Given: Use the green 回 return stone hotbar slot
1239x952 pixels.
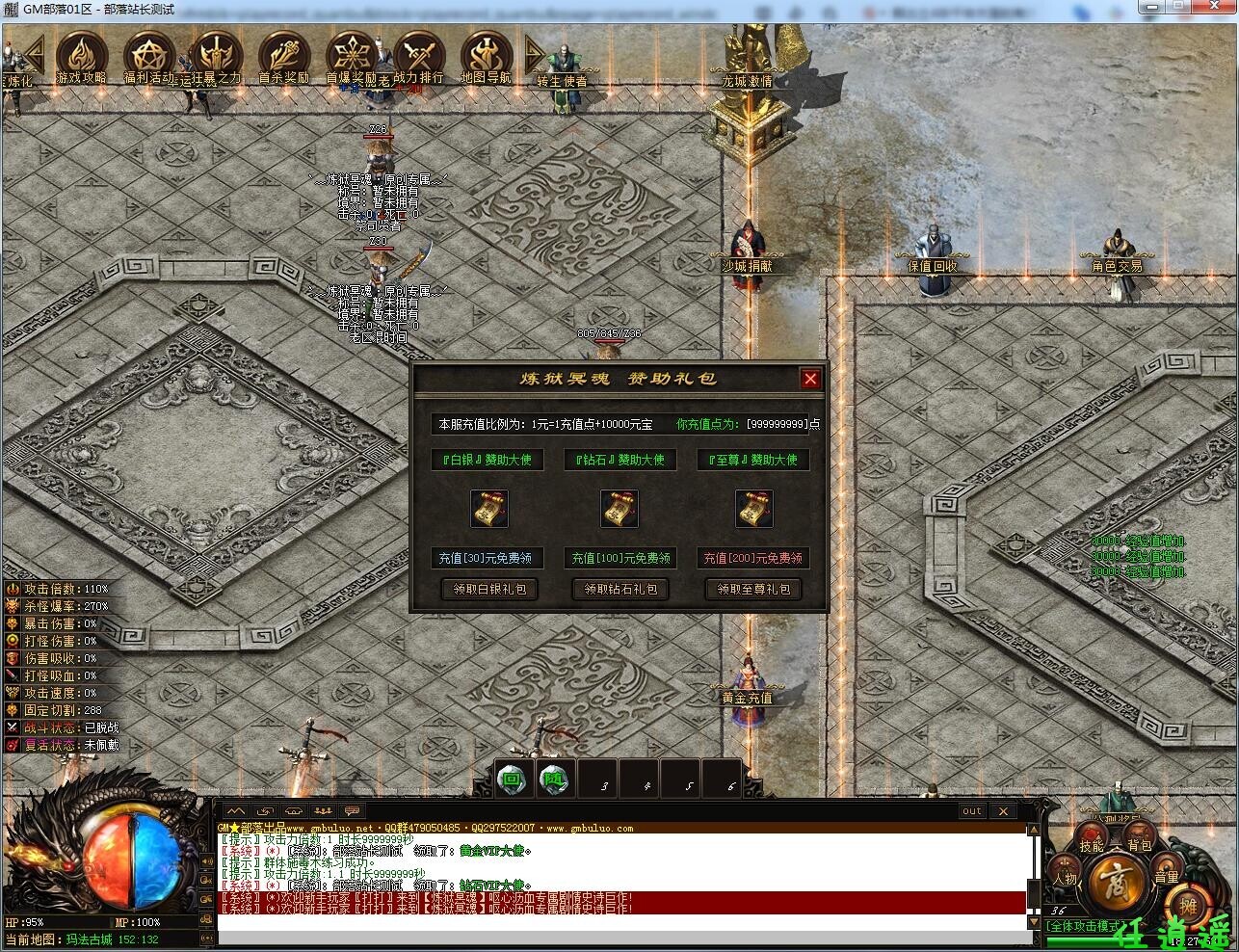Looking at the screenshot, I should (512, 780).
